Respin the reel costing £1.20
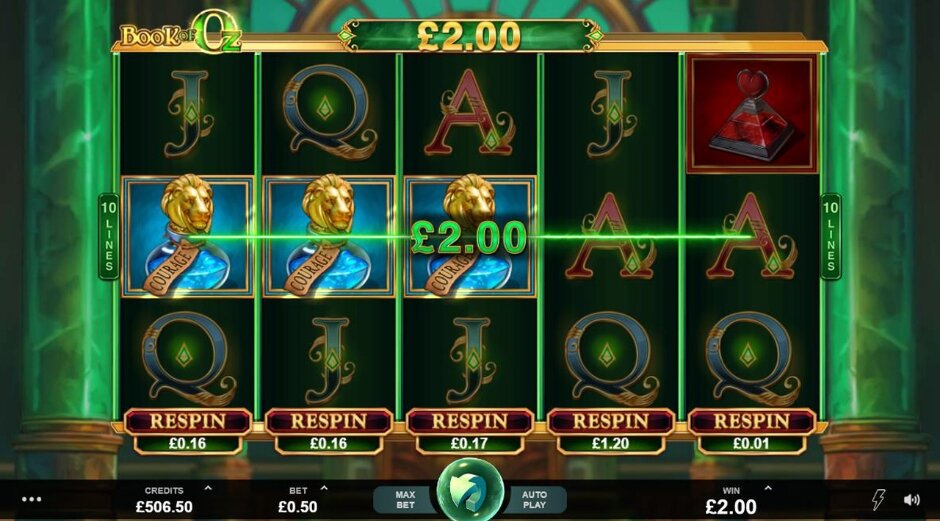 (x=611, y=421)
